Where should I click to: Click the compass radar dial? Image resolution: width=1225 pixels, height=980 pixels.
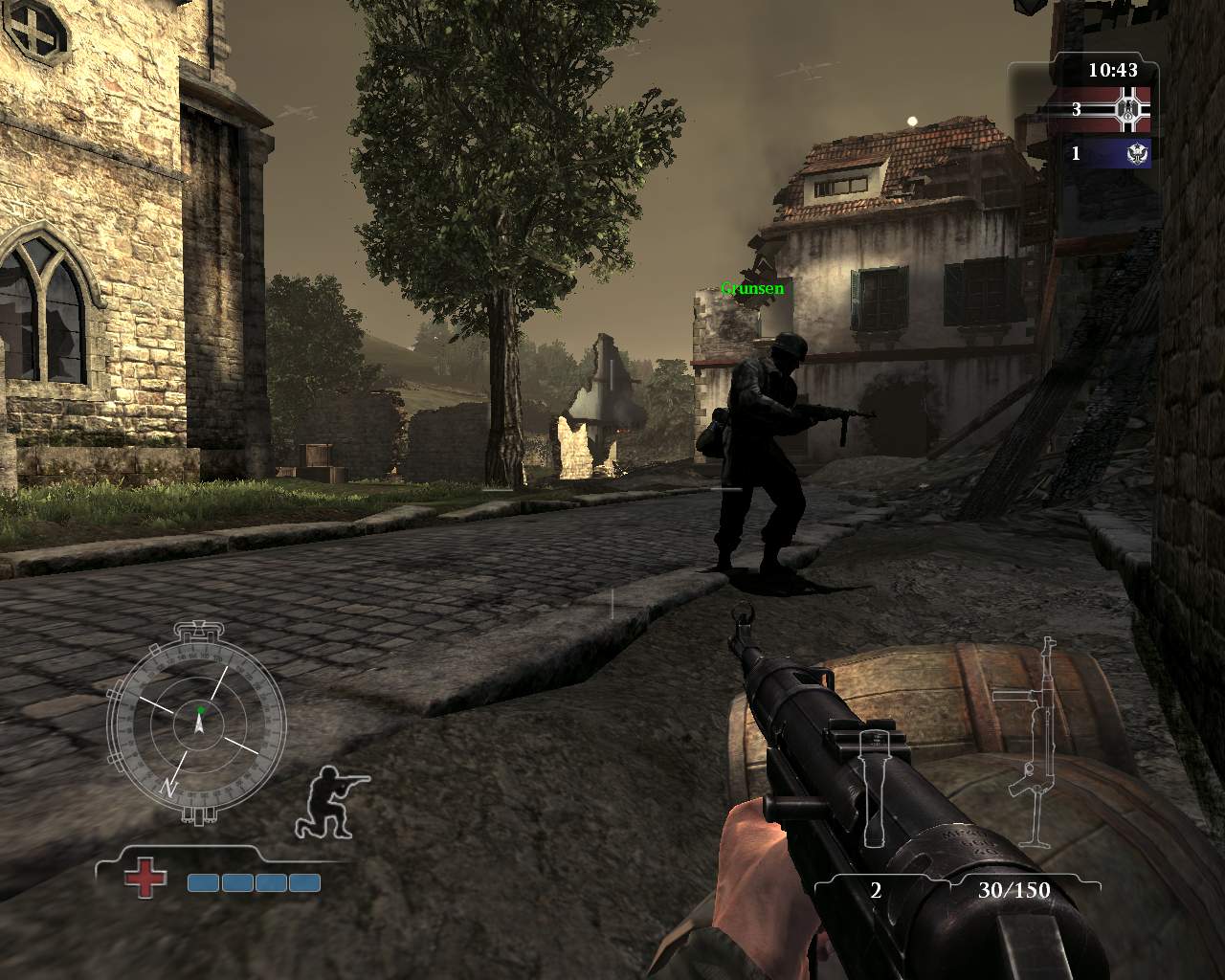[198, 722]
